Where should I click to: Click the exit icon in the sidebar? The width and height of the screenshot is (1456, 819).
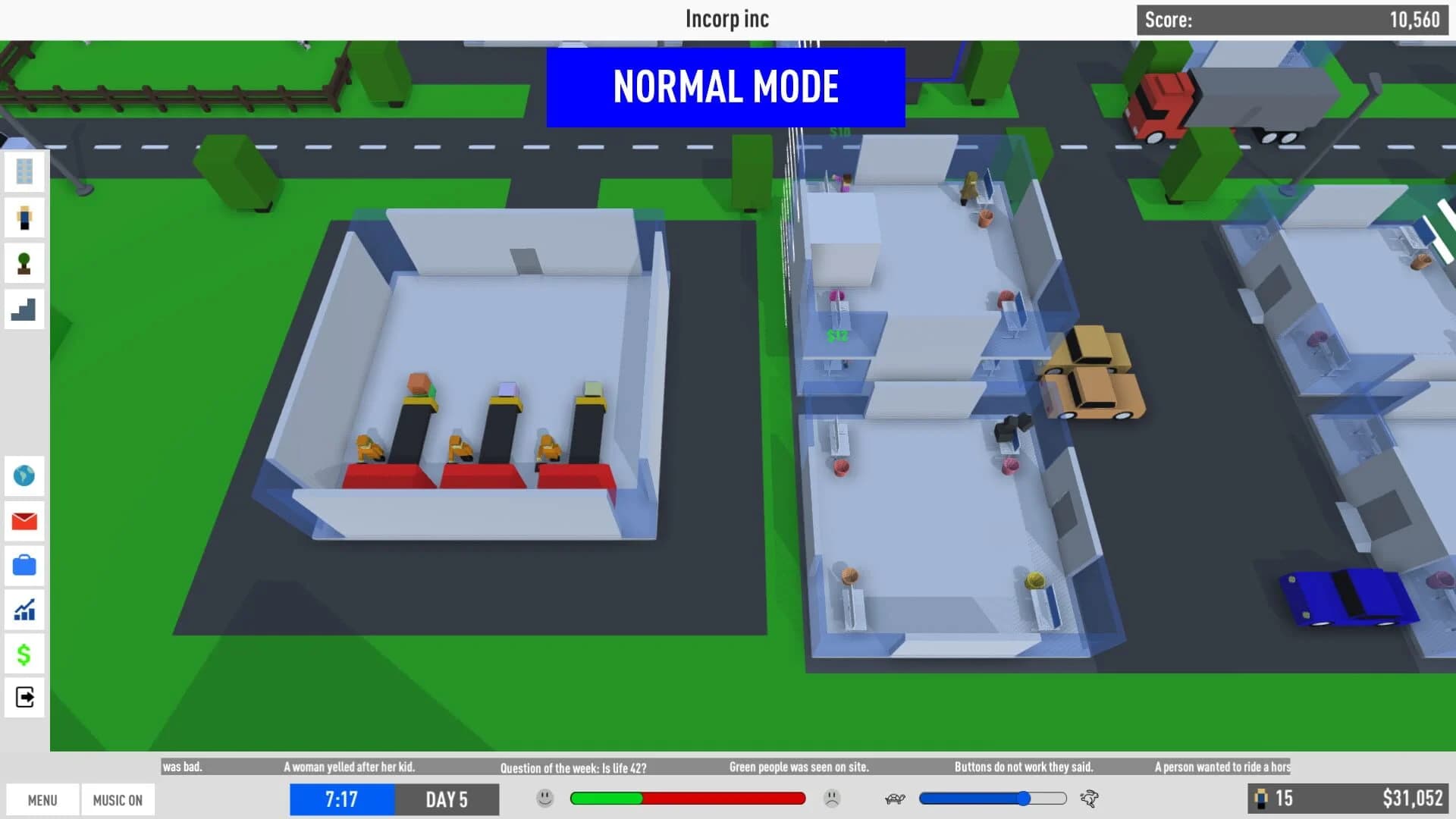[x=24, y=698]
